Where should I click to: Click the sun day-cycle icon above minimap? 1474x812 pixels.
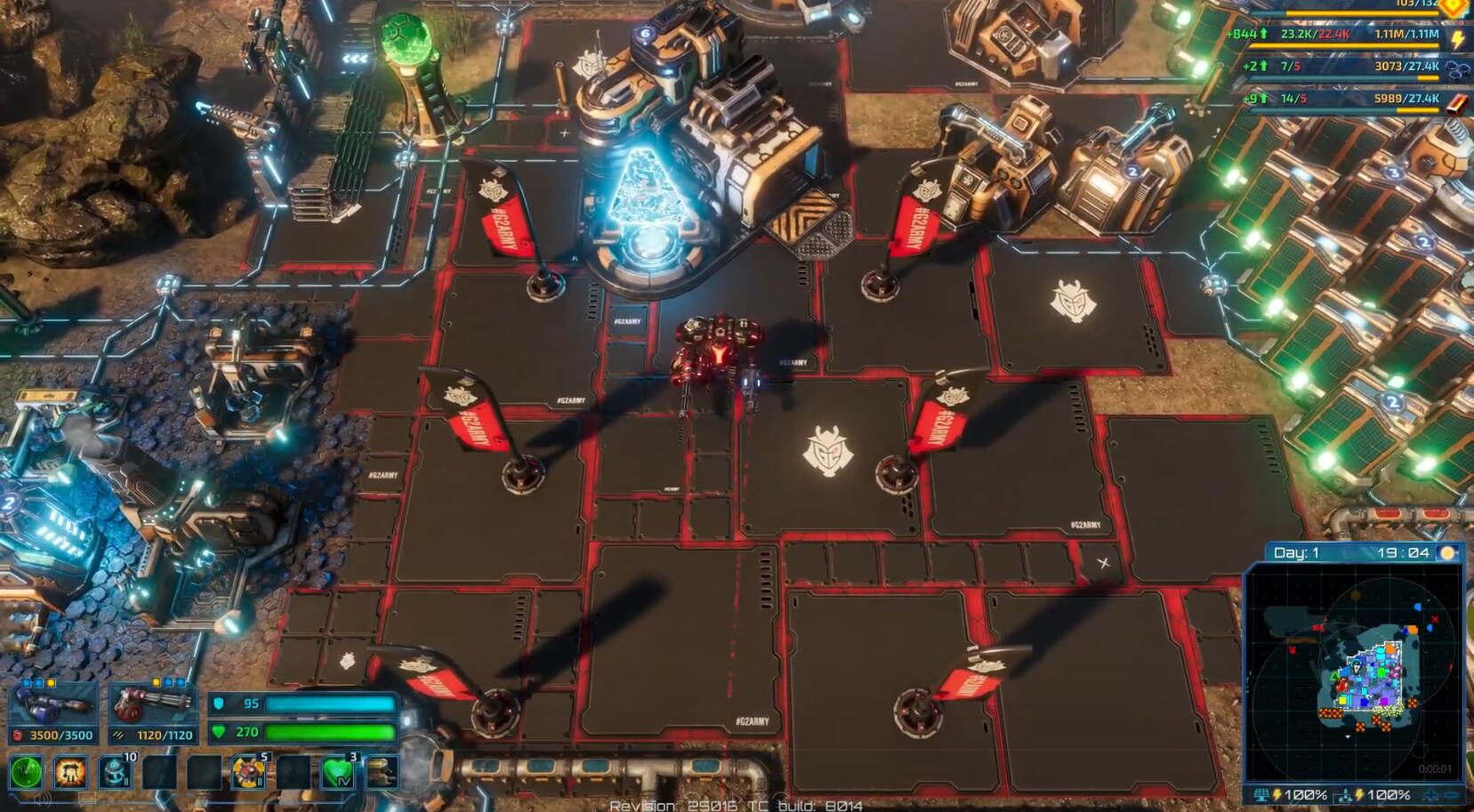pyautogui.click(x=1448, y=553)
